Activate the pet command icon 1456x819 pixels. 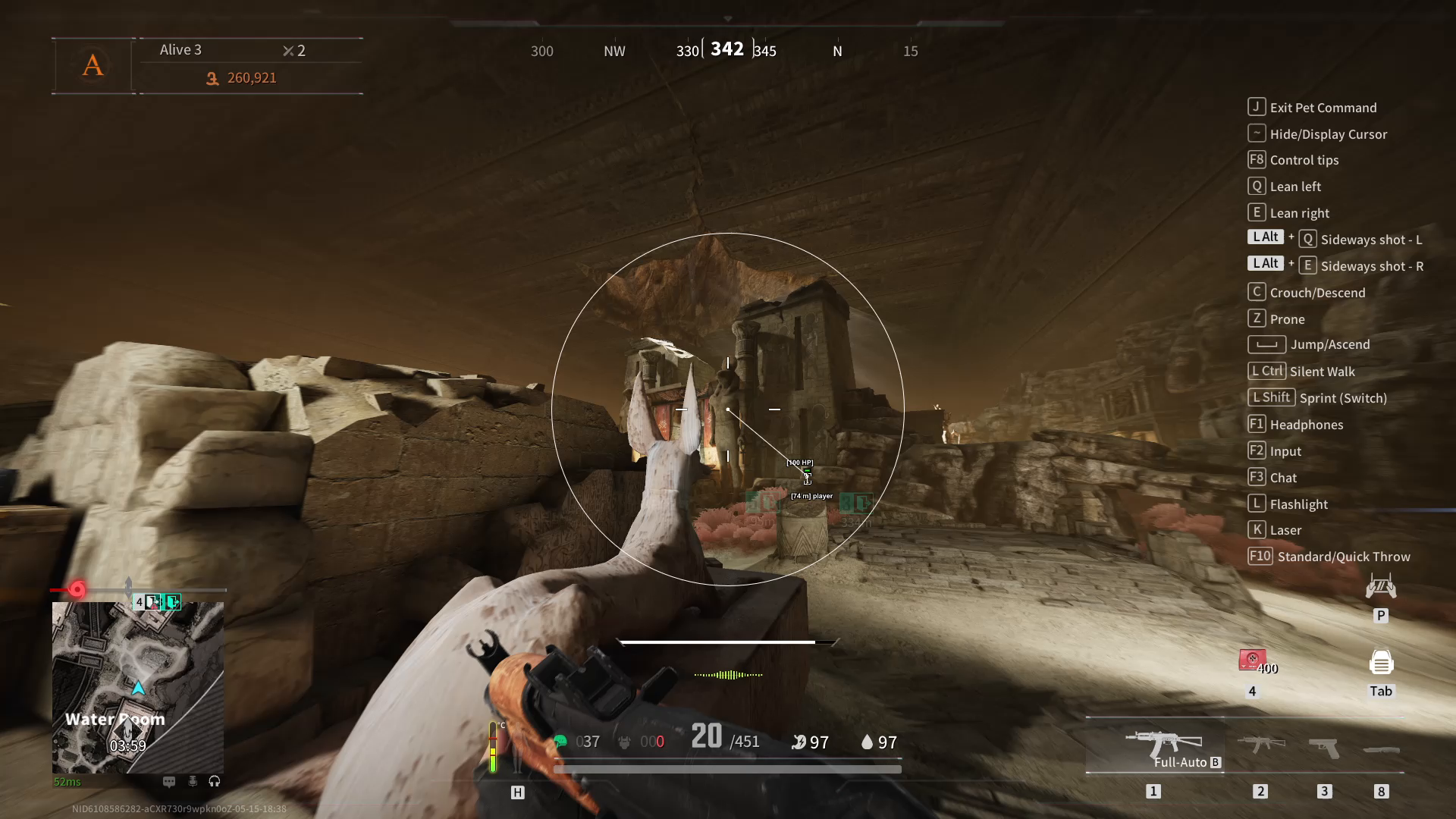coord(1380,587)
